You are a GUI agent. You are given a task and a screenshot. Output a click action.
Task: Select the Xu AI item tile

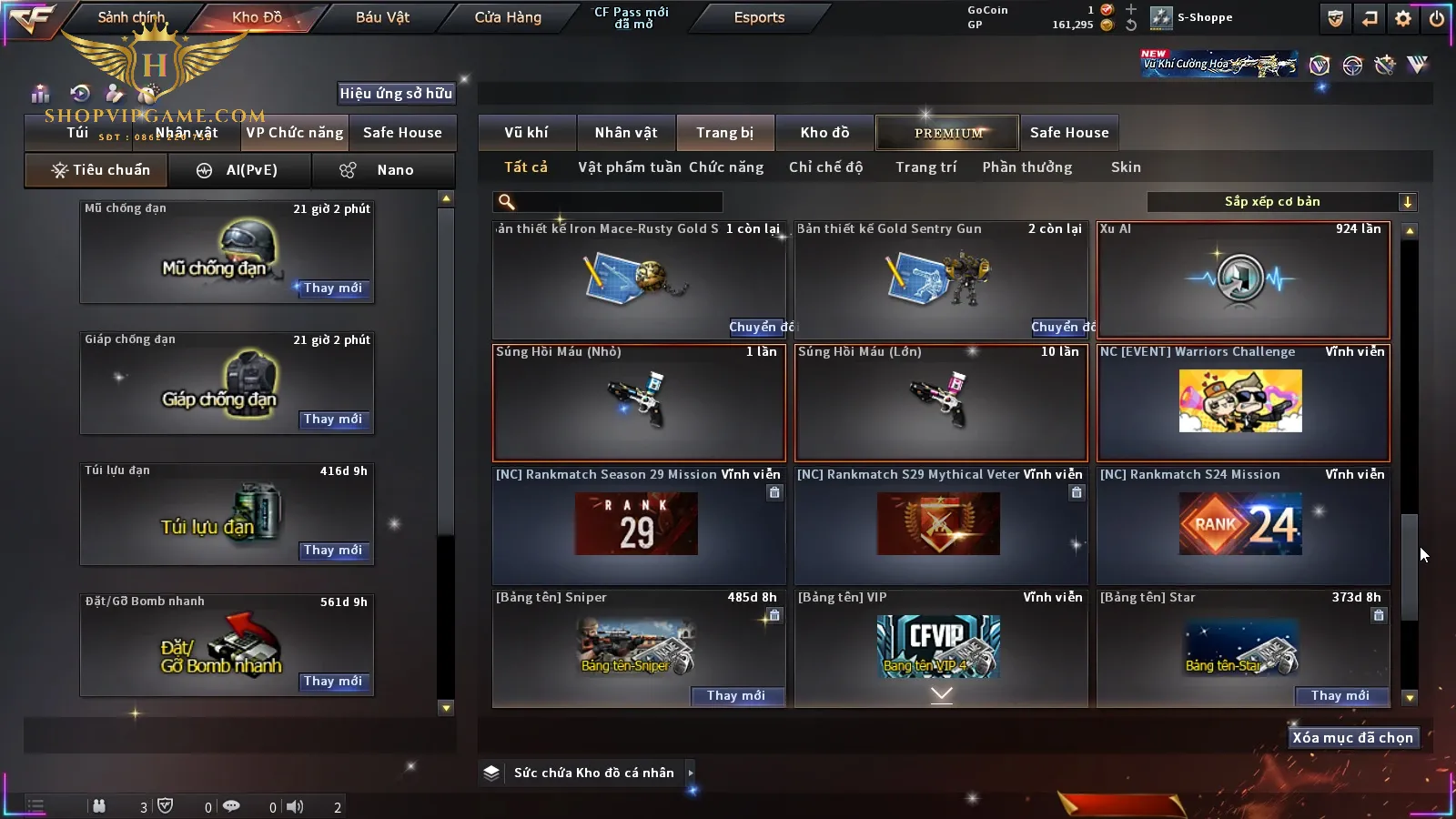click(1243, 279)
